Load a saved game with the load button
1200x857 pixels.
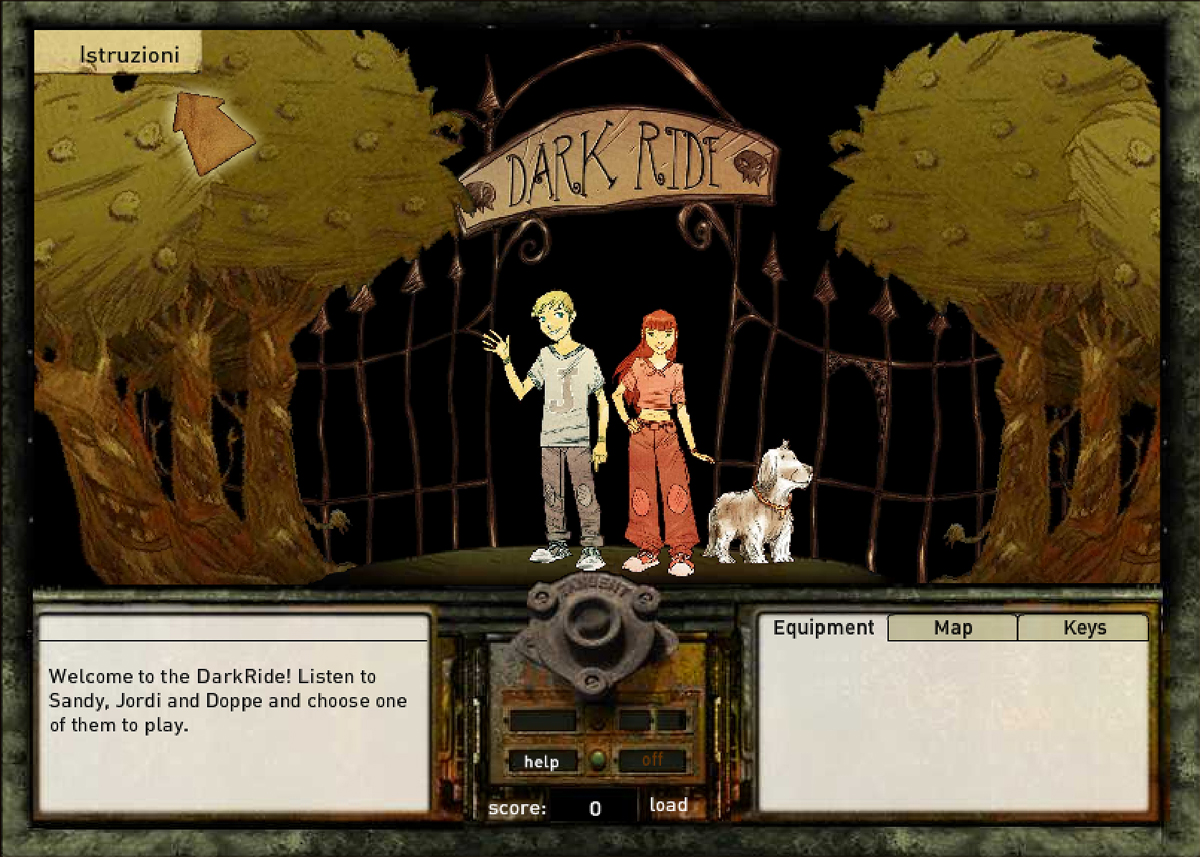(x=668, y=805)
